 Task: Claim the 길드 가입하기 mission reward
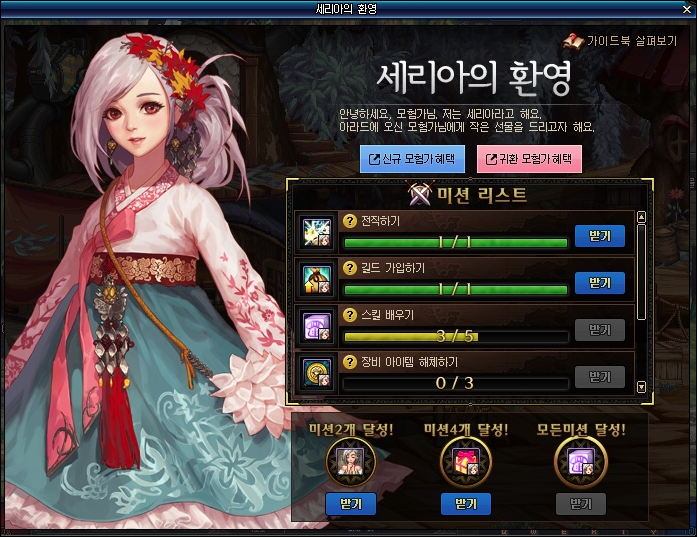tap(600, 282)
